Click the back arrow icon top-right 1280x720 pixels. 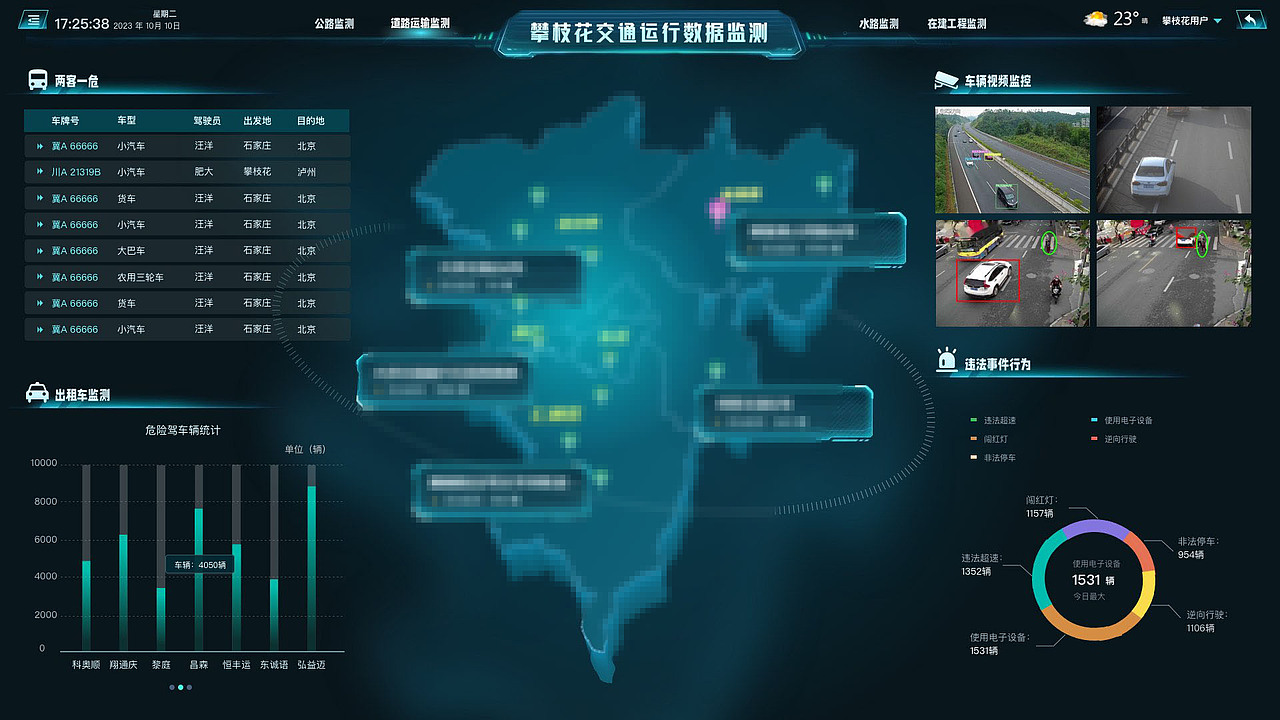(1251, 17)
